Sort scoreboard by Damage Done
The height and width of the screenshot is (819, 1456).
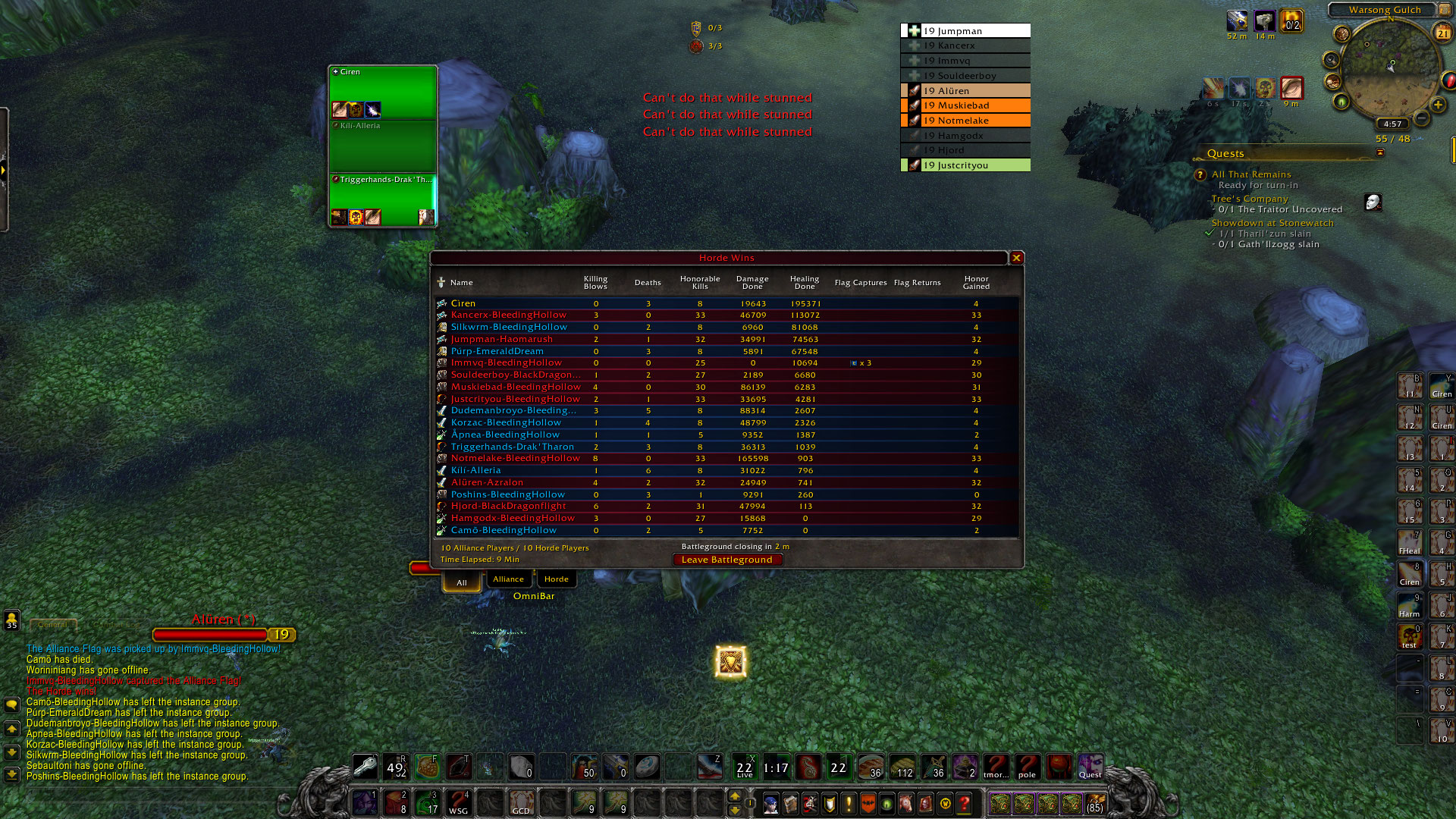click(x=752, y=283)
